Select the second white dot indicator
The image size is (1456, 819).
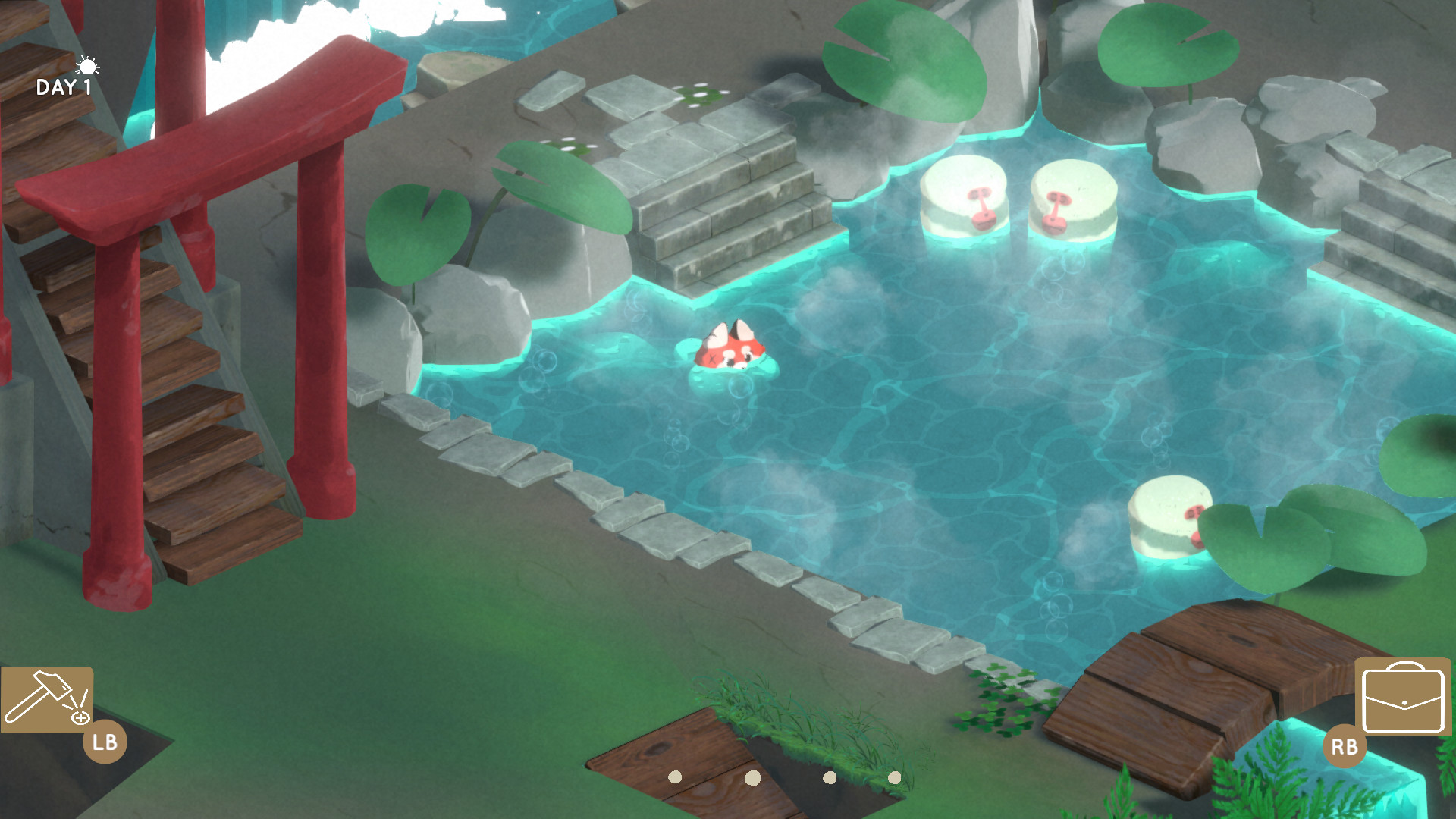[x=755, y=777]
